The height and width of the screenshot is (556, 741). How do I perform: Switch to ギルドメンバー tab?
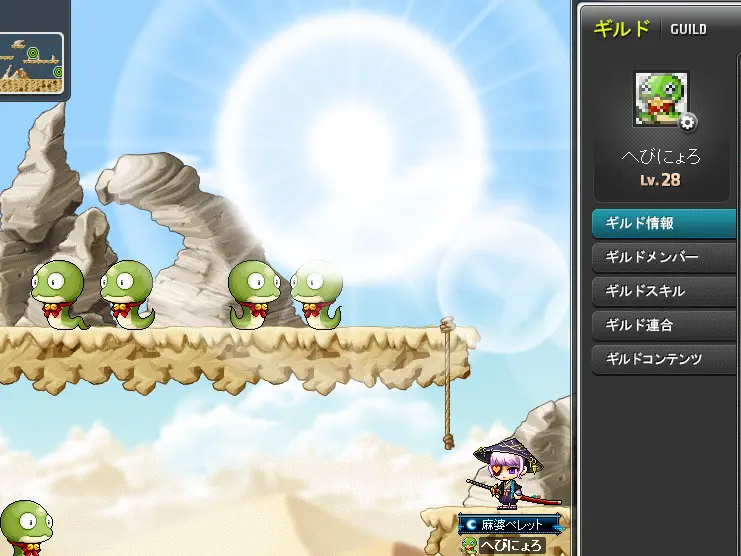[665, 257]
